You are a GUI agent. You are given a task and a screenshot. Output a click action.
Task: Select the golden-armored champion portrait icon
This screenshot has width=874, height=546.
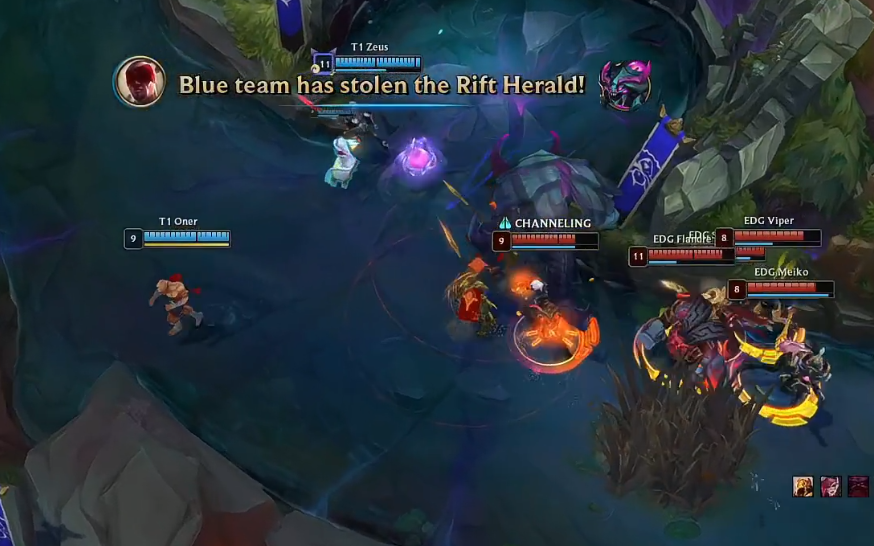coord(802,486)
